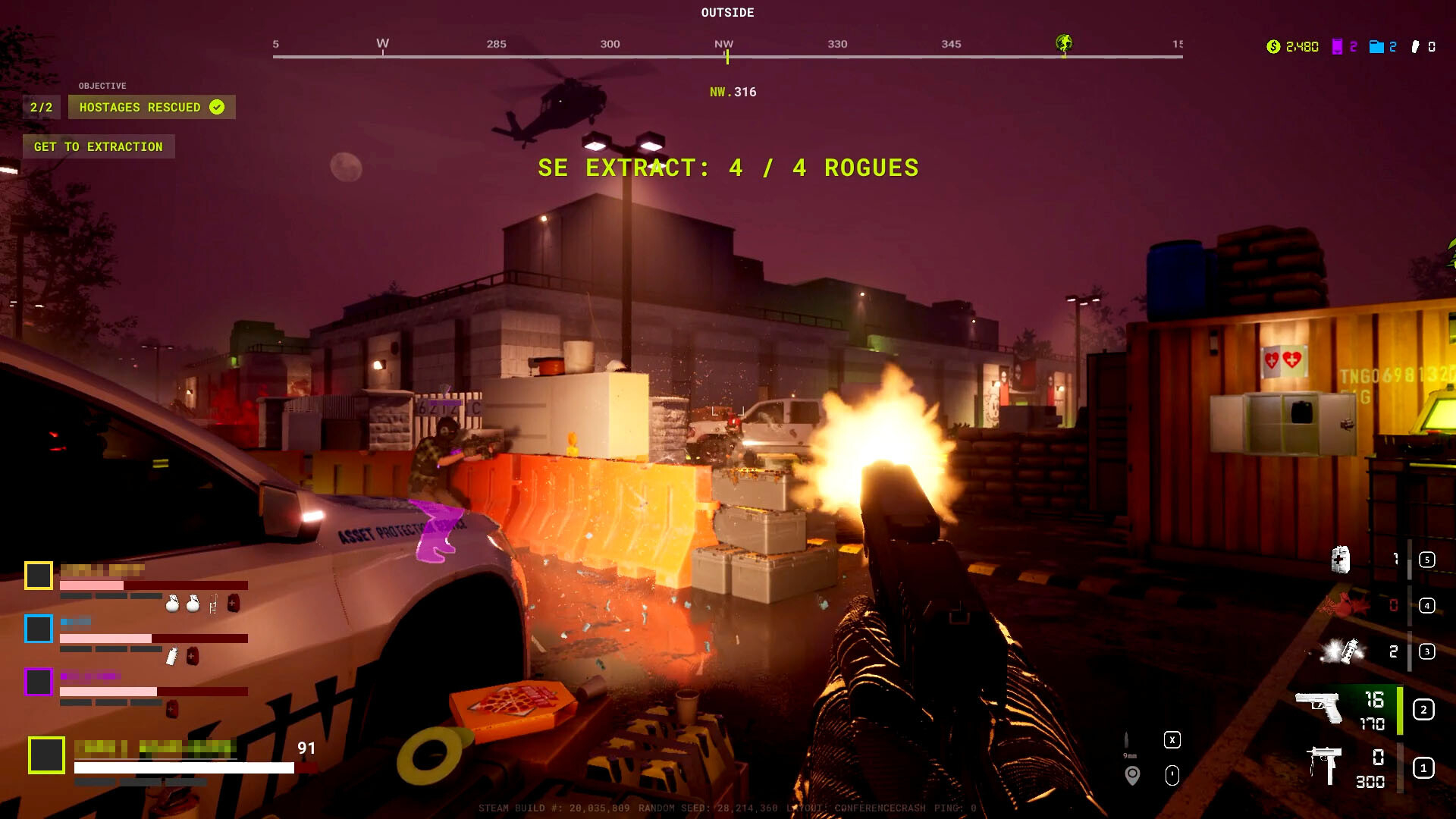Select the purple-framed teammate portrait
1456x819 pixels.
tap(39, 682)
